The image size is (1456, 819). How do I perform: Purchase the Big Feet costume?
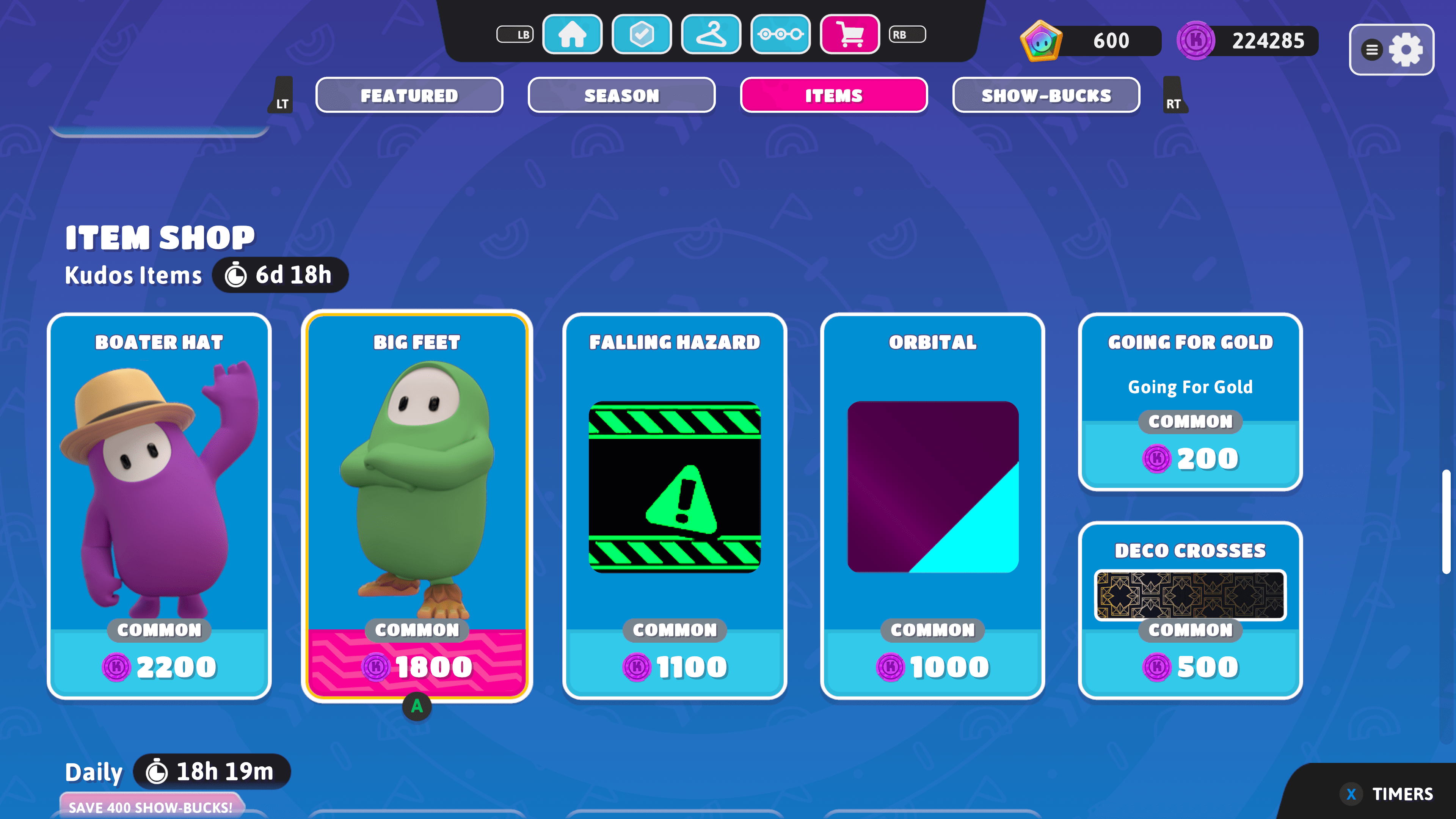(417, 509)
